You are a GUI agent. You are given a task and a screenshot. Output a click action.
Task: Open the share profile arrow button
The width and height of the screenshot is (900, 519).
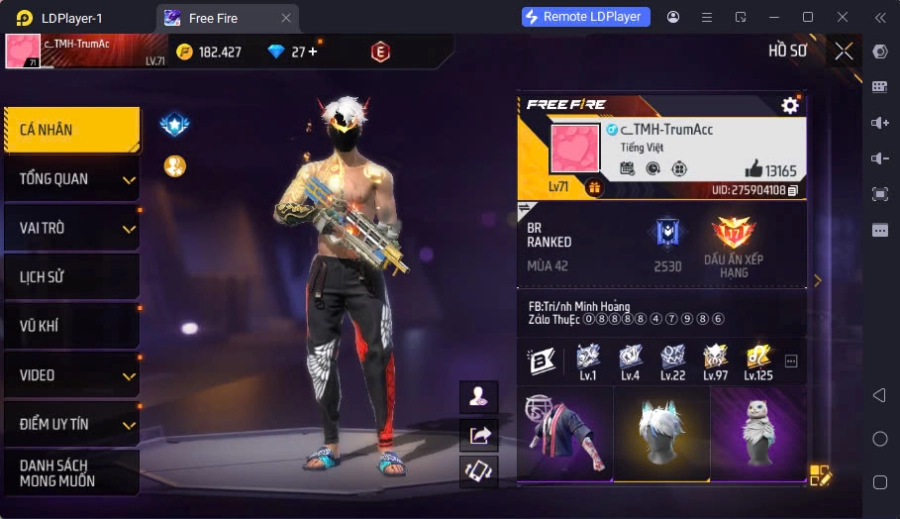click(479, 434)
